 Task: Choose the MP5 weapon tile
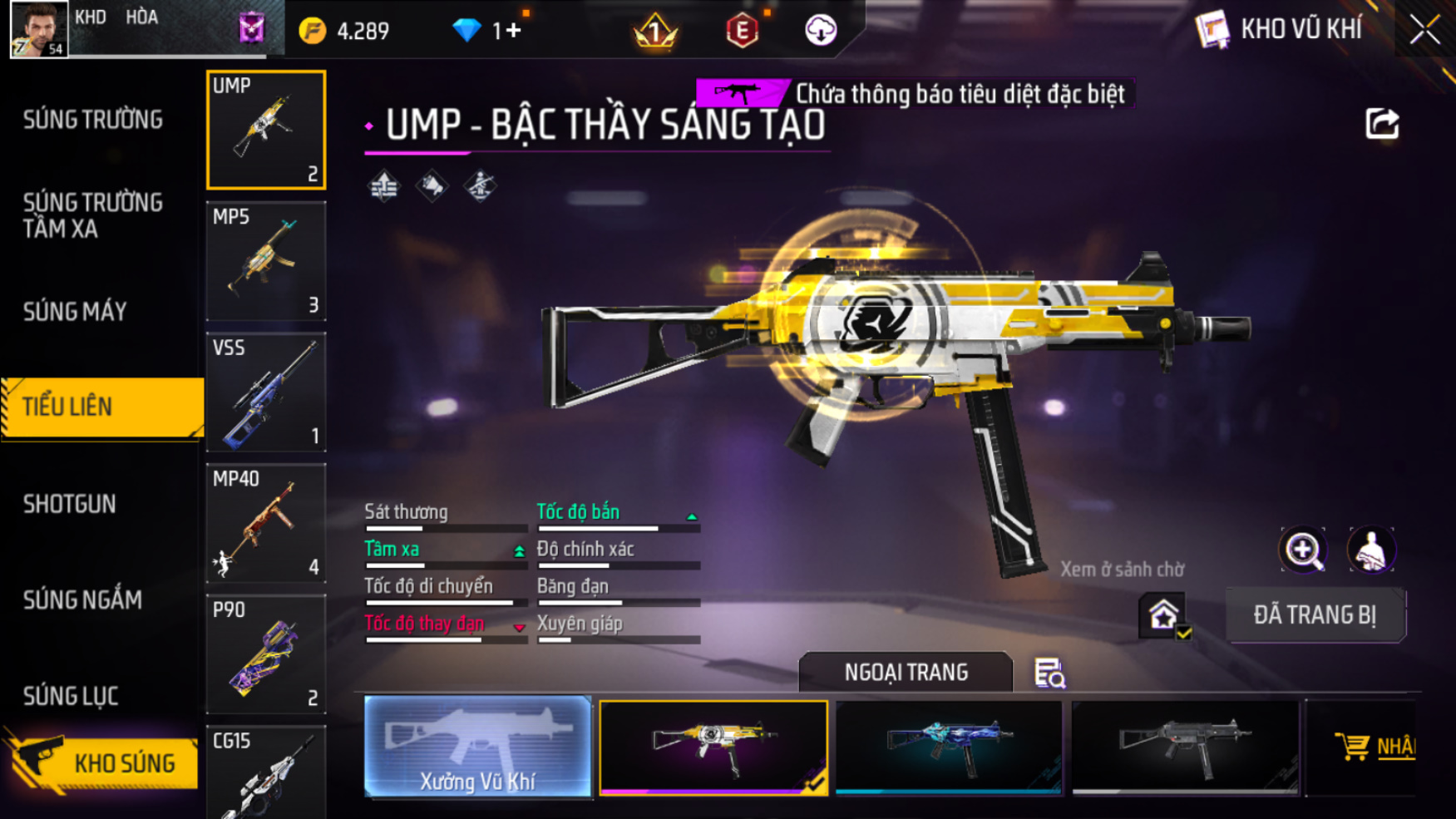tap(266, 261)
